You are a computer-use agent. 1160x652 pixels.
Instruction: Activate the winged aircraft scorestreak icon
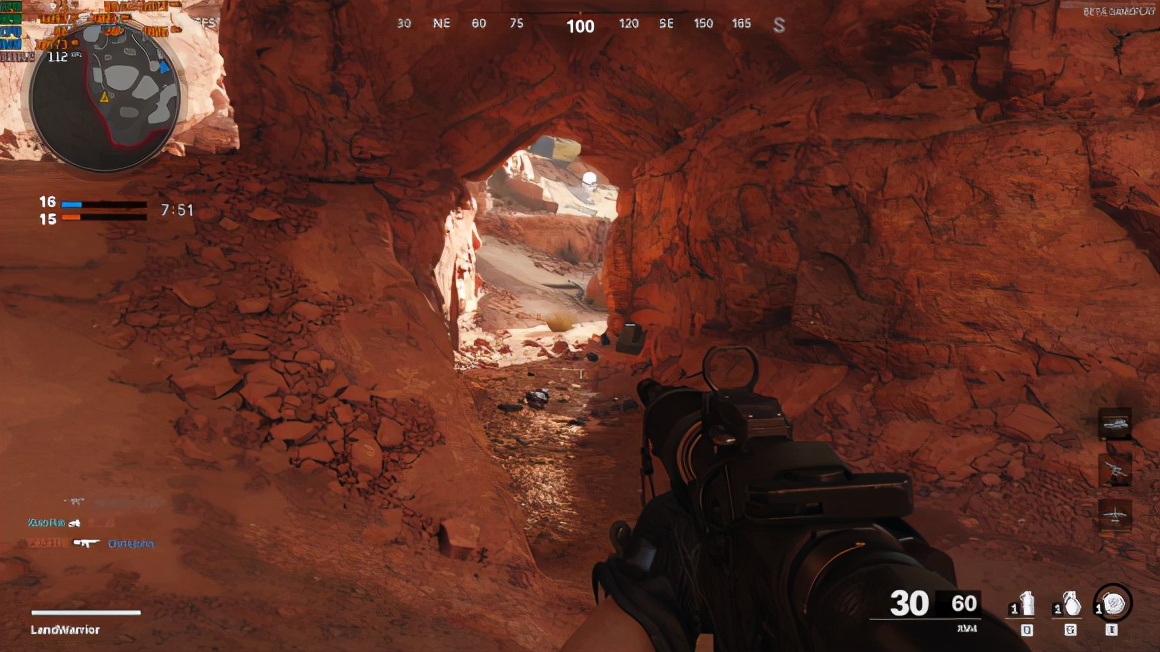pos(1114,514)
